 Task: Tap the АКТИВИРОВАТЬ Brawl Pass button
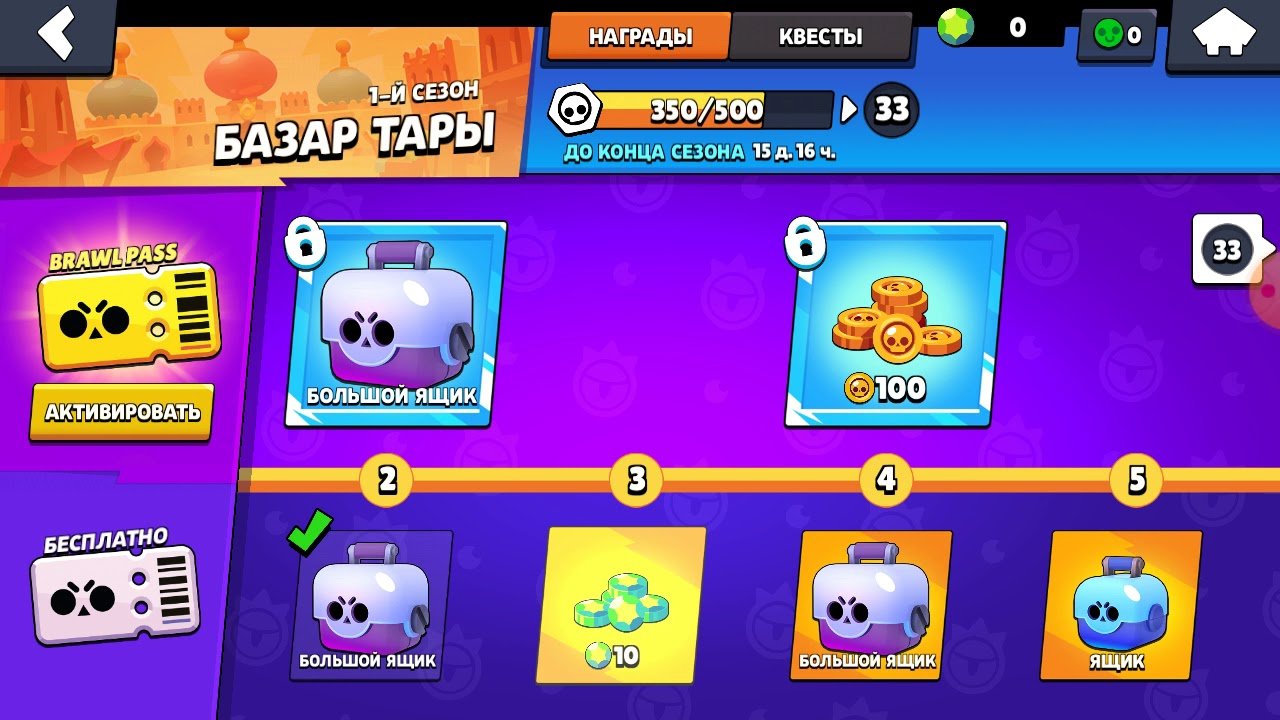[x=122, y=411]
